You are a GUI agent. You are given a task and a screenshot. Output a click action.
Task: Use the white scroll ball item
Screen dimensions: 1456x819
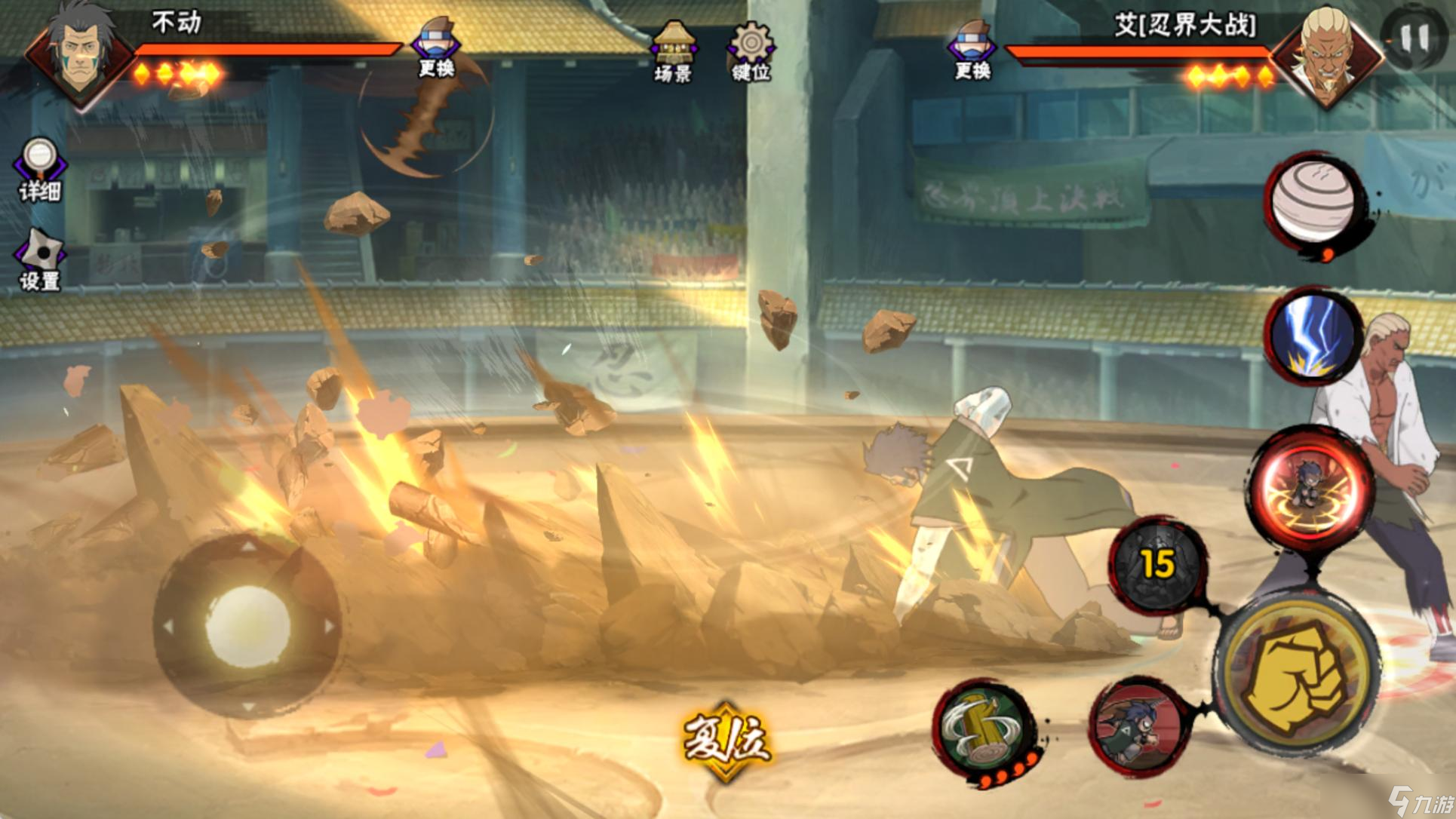point(1313,201)
